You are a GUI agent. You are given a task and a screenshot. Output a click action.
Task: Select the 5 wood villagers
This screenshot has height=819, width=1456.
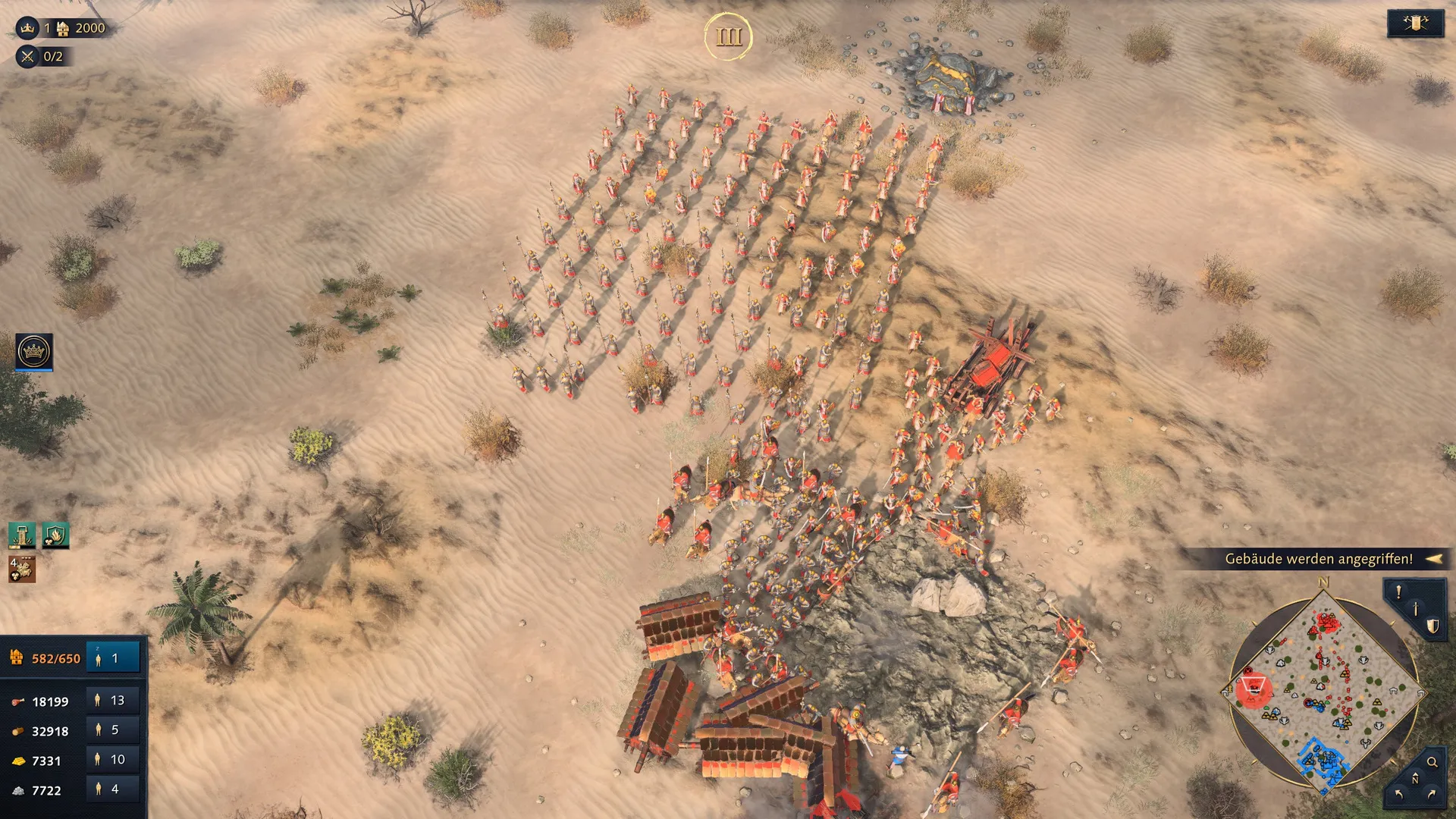pos(112,730)
